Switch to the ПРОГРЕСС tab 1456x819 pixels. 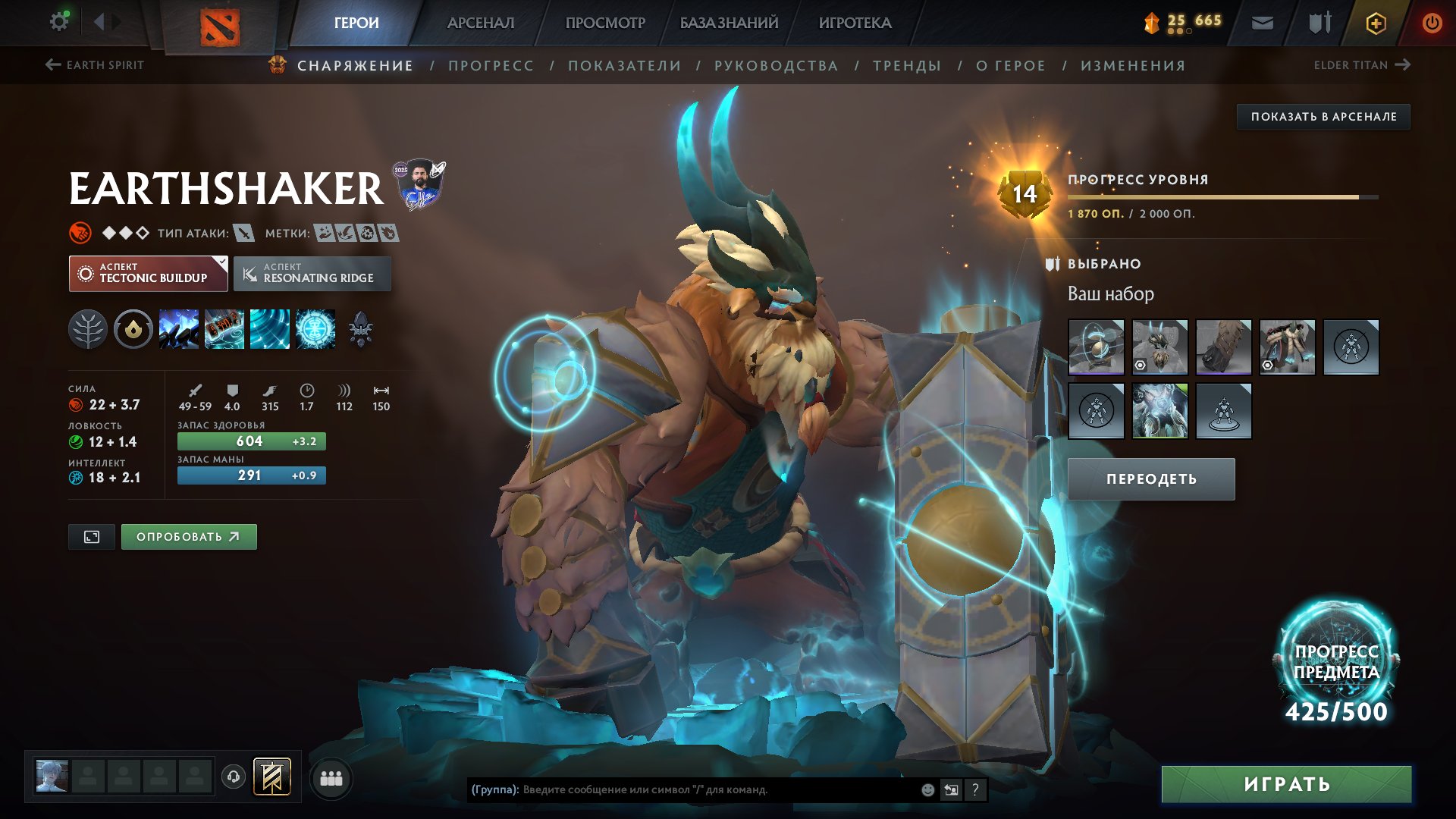(490, 65)
